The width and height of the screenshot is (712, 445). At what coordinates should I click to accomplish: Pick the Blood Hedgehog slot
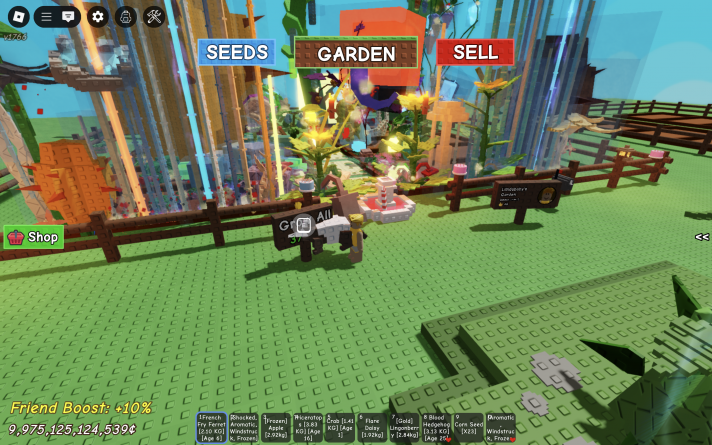coord(436,428)
